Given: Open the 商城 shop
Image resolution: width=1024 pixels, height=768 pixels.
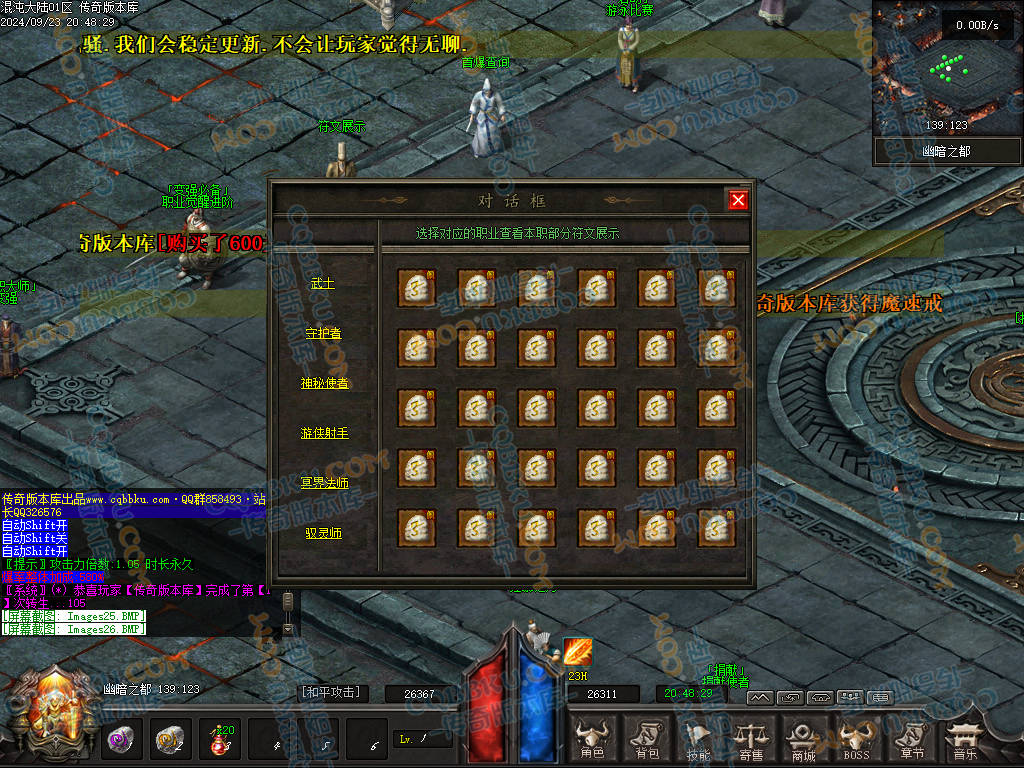Looking at the screenshot, I should pyautogui.click(x=803, y=740).
